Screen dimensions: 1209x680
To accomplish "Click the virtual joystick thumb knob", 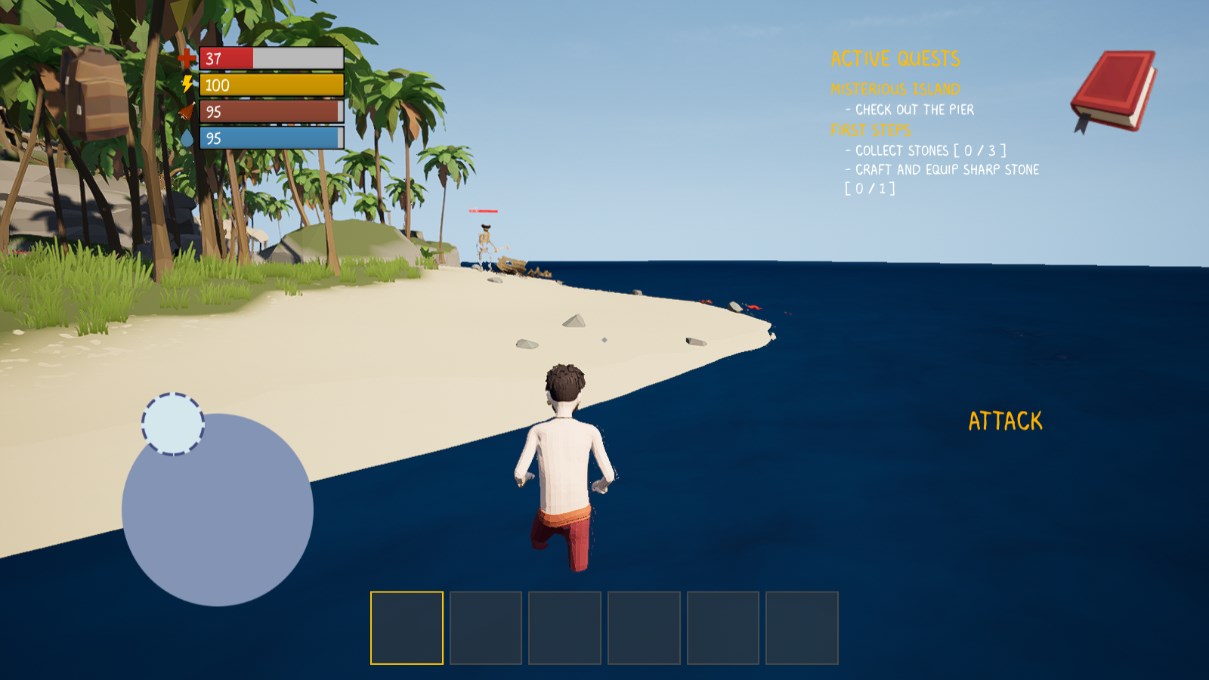I will point(173,424).
